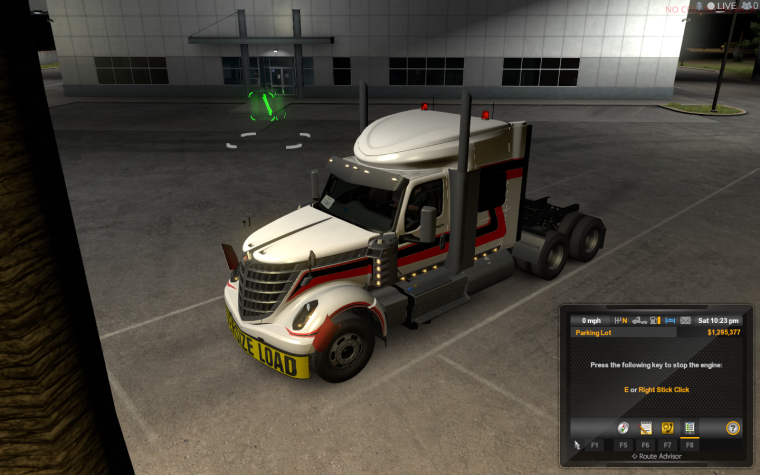Screen dimensions: 760x475
Task: Click the LIVE stream indicator
Action: [x=722, y=6]
